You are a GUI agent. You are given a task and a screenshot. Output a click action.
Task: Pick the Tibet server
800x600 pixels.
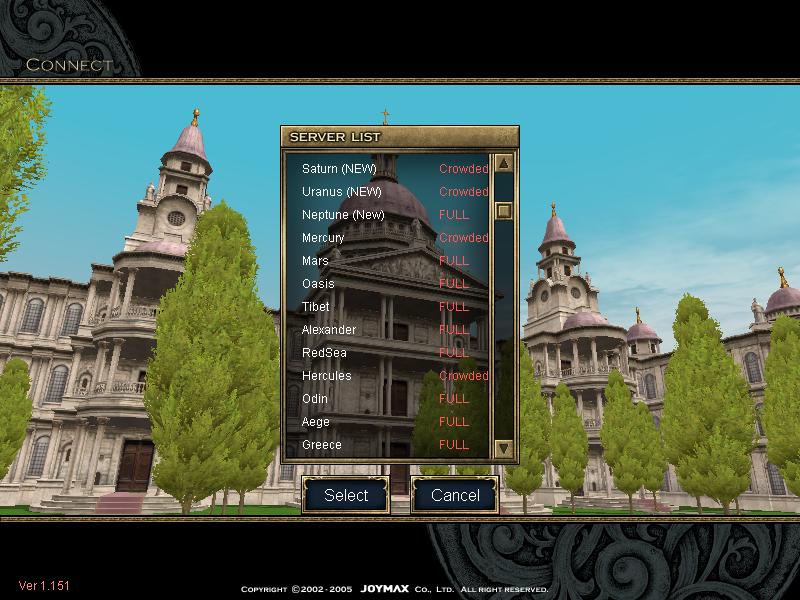tap(316, 307)
